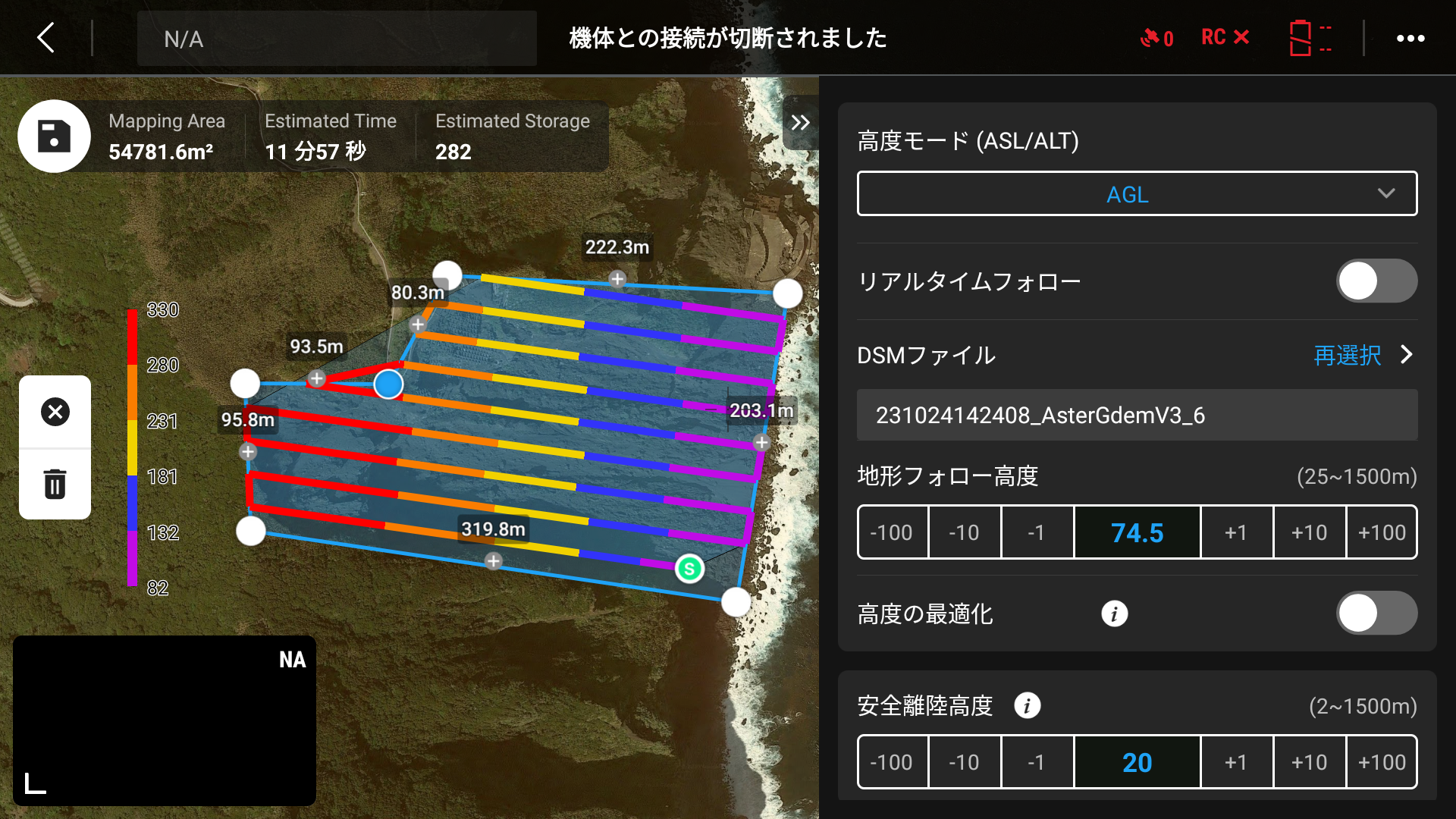Enable the リアルタイムフォロー toggle

(1377, 281)
